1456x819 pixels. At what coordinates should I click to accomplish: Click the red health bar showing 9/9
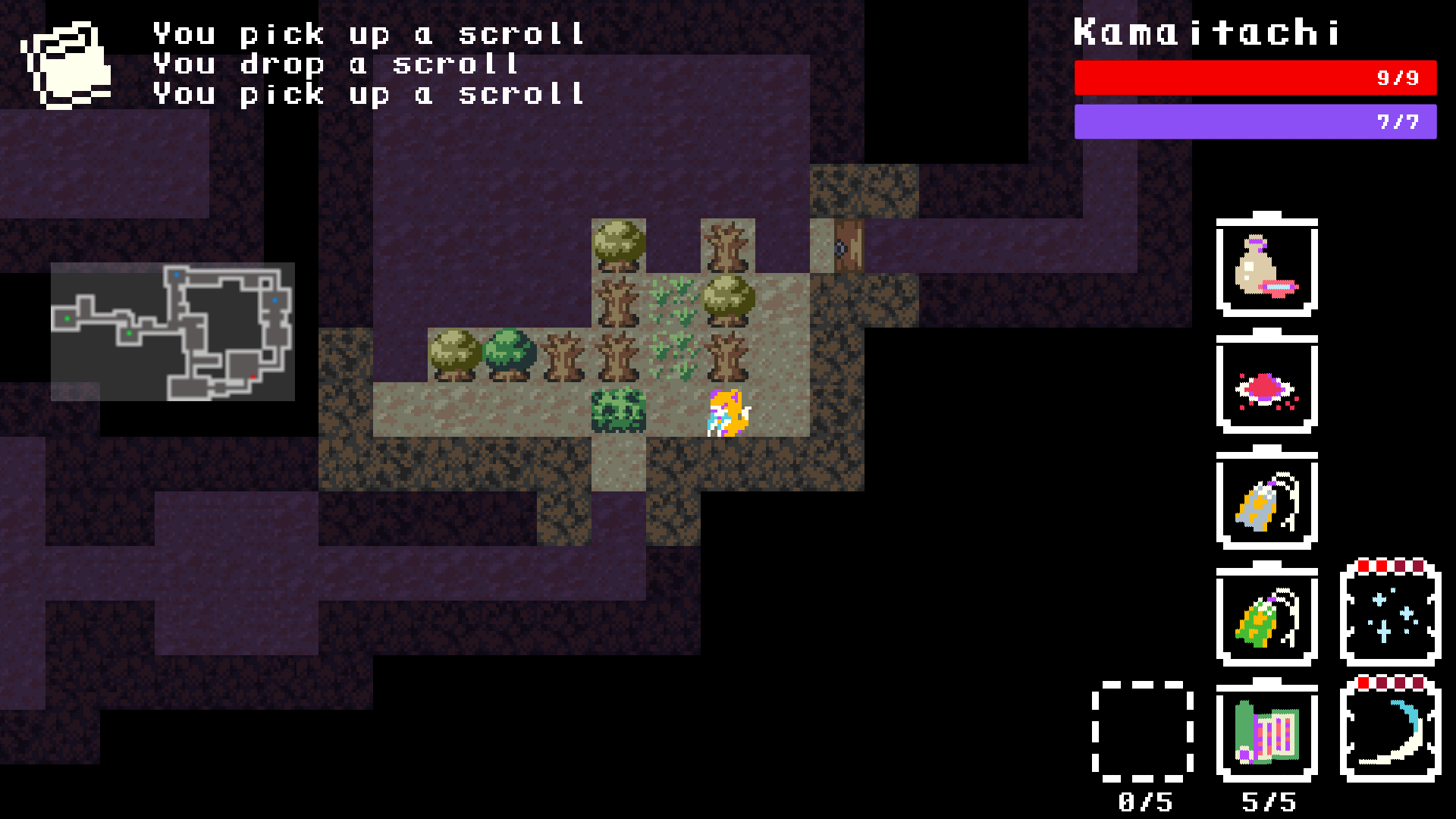(1255, 76)
